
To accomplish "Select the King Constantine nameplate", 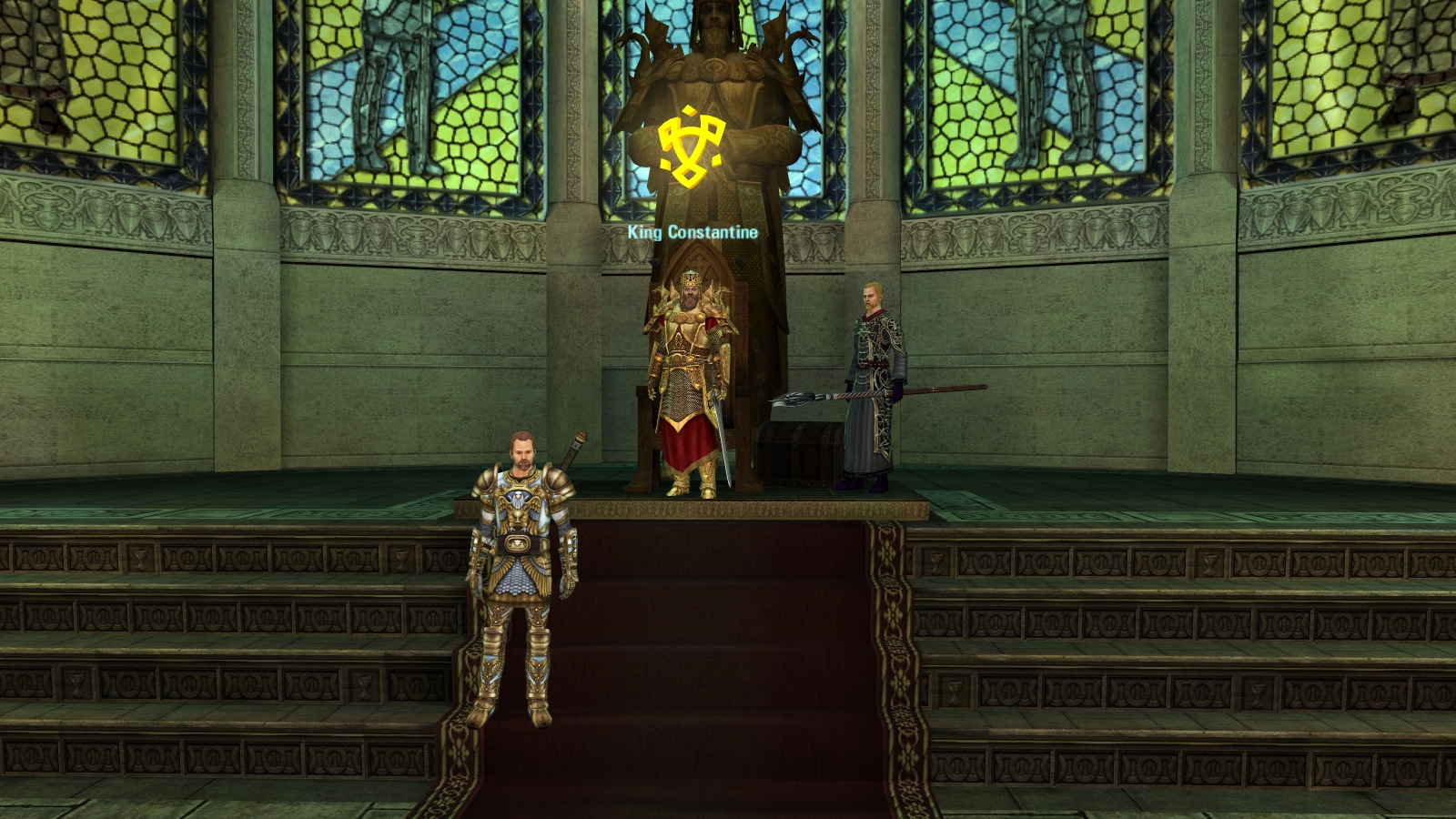I will [x=693, y=232].
